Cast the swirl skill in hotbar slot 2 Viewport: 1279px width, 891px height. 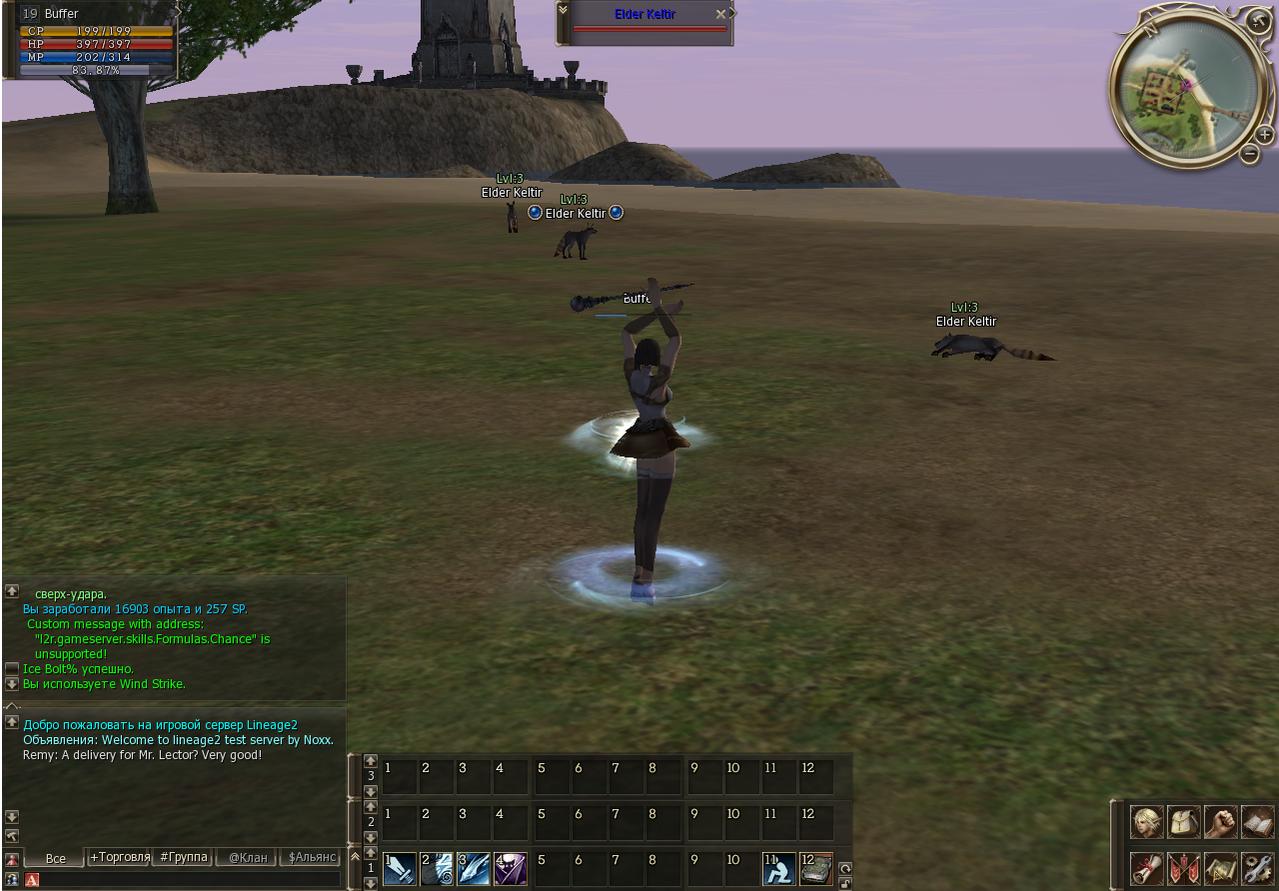tap(437, 868)
